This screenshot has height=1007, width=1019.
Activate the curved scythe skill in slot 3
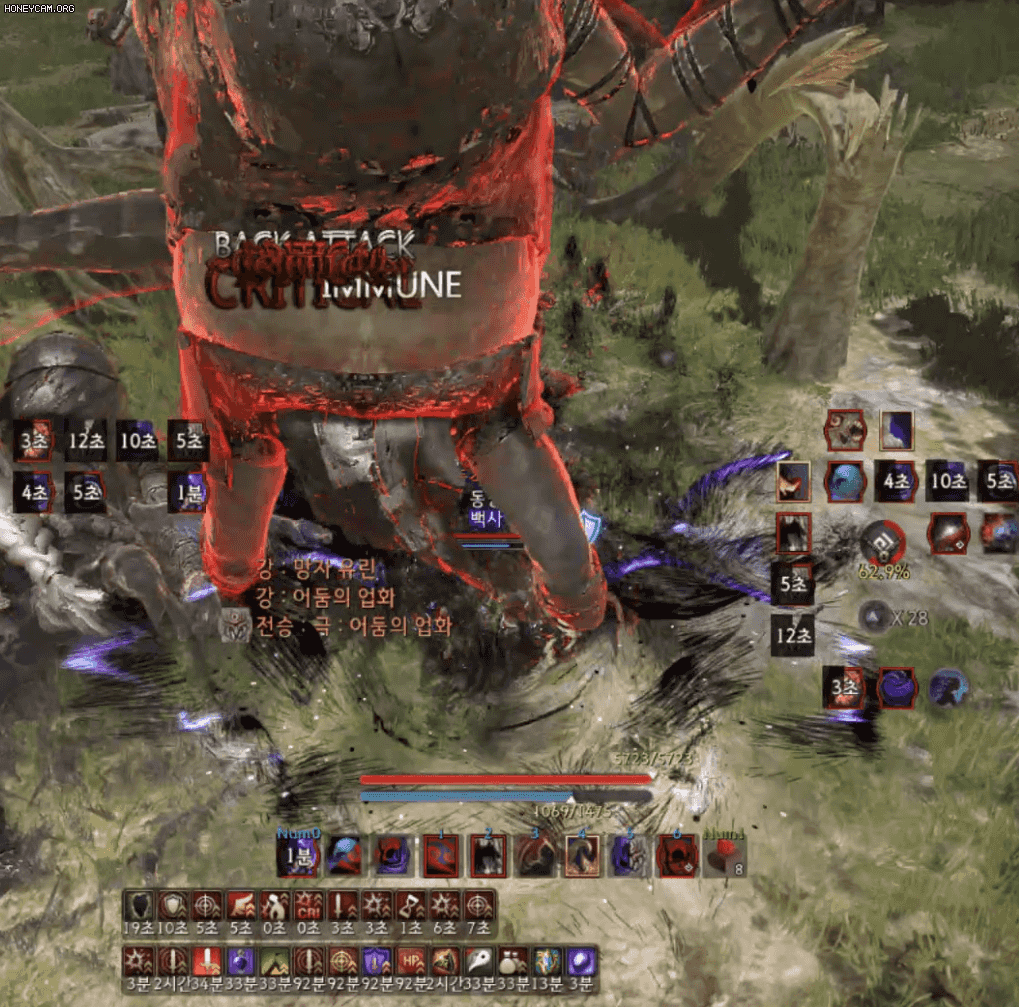535,857
